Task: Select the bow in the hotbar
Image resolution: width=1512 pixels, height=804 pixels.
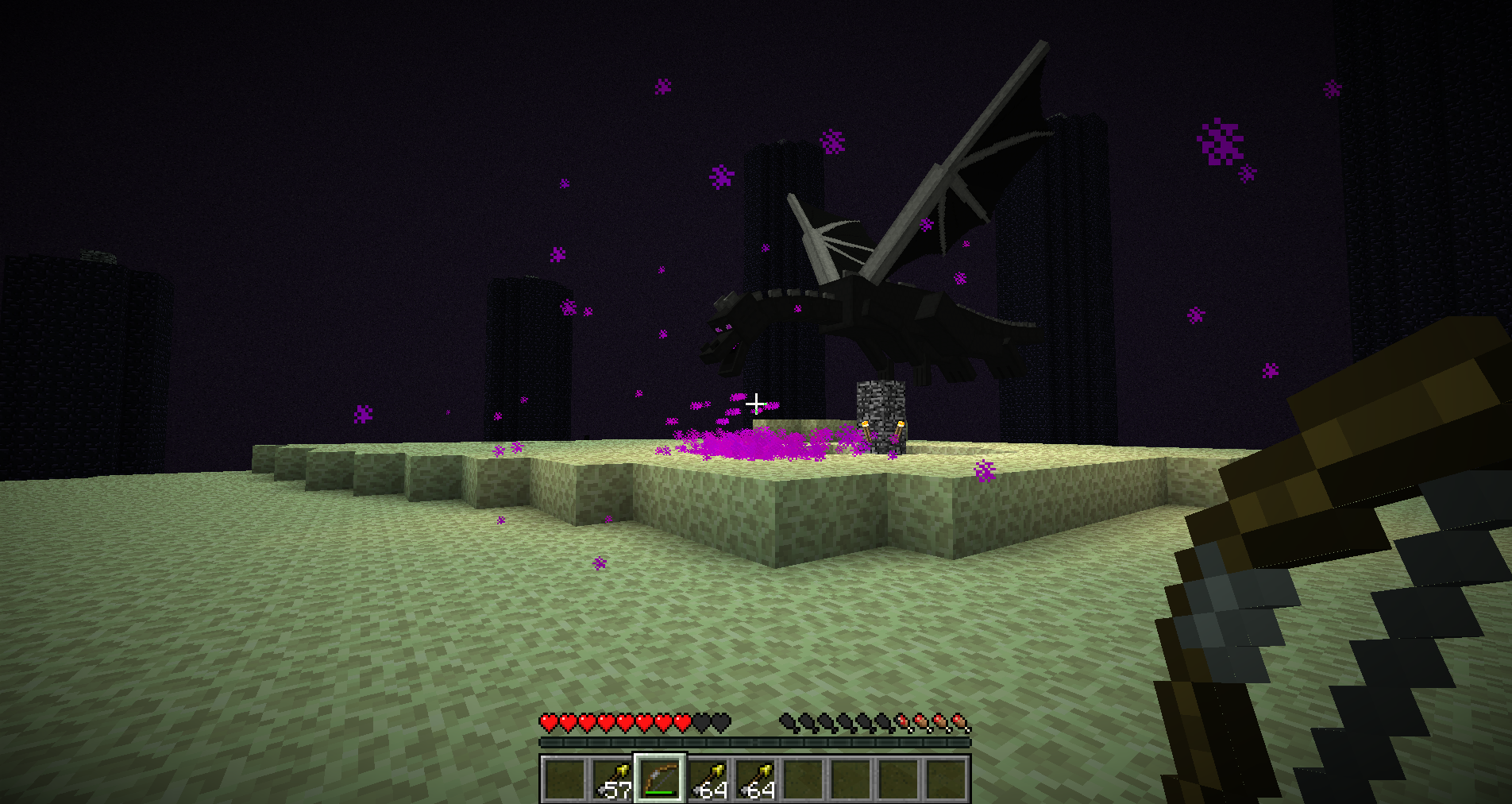Action: (x=659, y=779)
